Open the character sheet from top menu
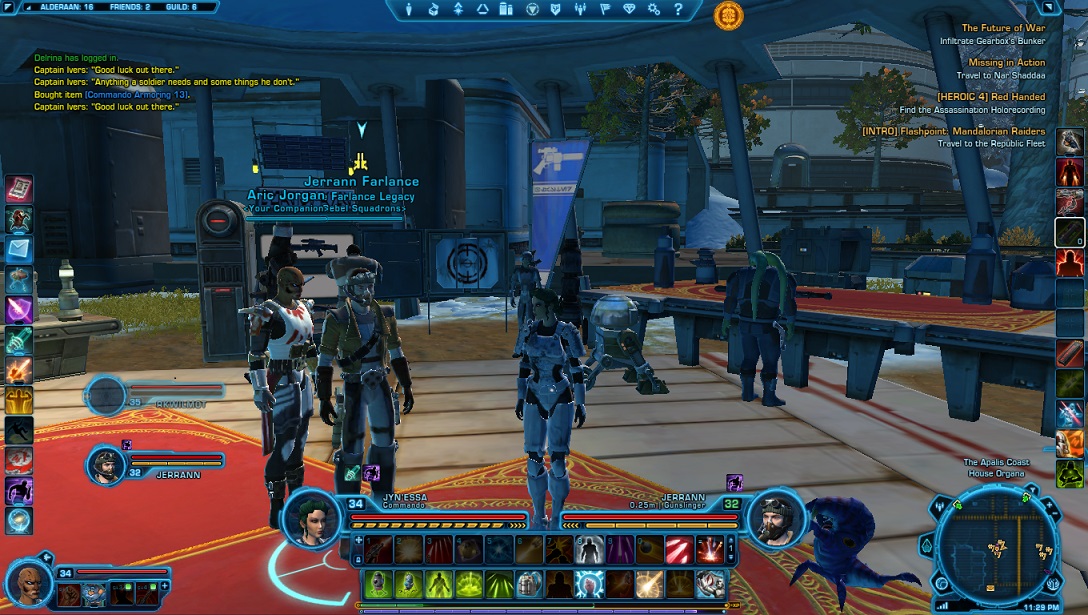Screen dimensions: 1088x615 click(410, 9)
